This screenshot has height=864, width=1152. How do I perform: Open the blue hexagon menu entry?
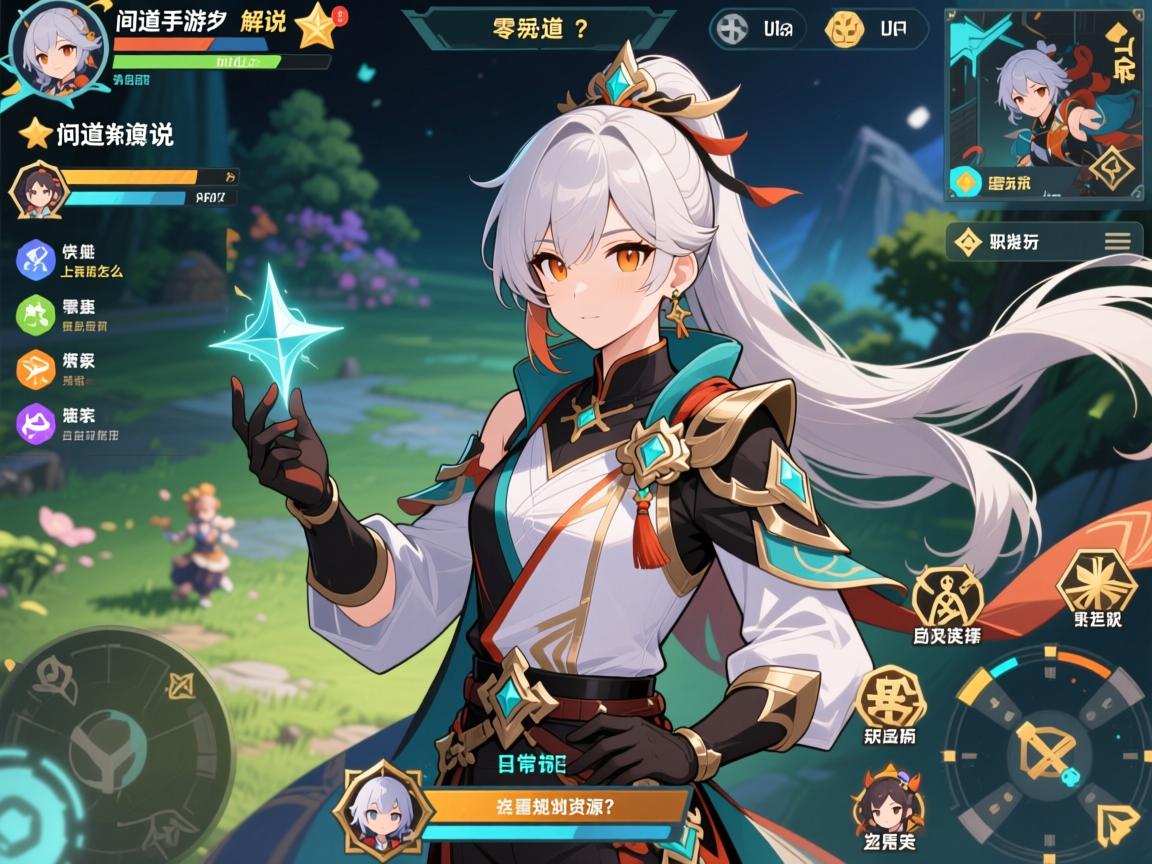click(x=37, y=259)
